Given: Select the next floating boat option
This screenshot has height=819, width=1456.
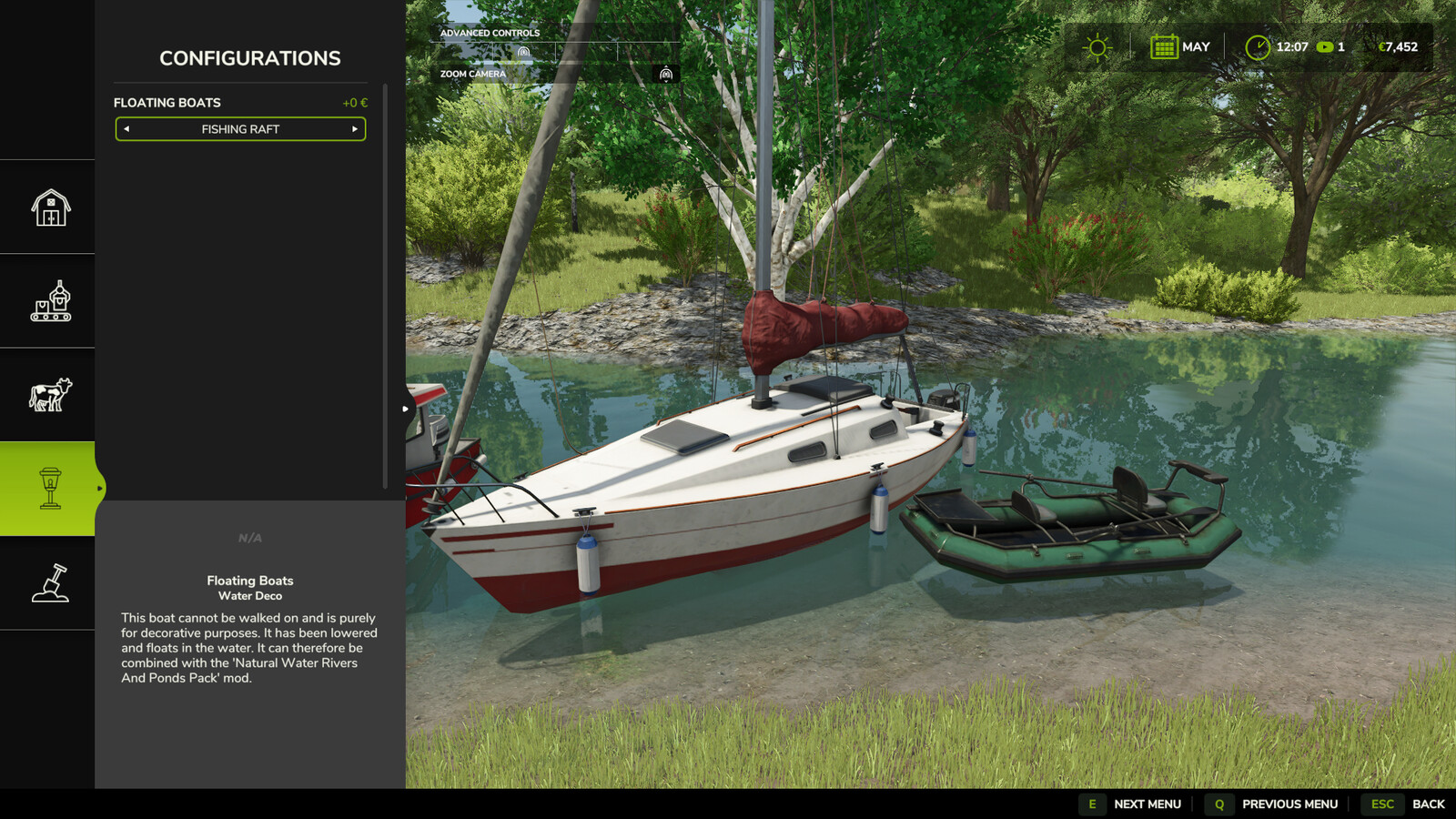Looking at the screenshot, I should click(354, 129).
